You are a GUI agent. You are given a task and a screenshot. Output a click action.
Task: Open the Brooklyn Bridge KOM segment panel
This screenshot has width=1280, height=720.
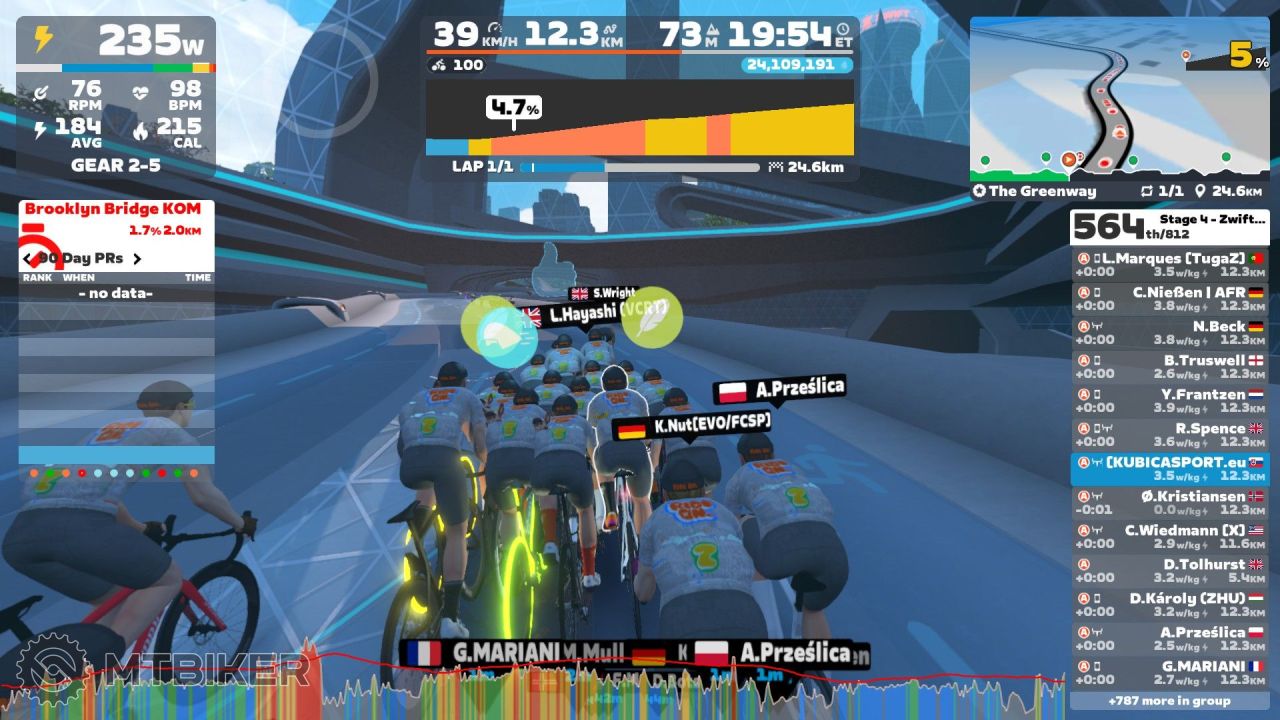coord(116,218)
